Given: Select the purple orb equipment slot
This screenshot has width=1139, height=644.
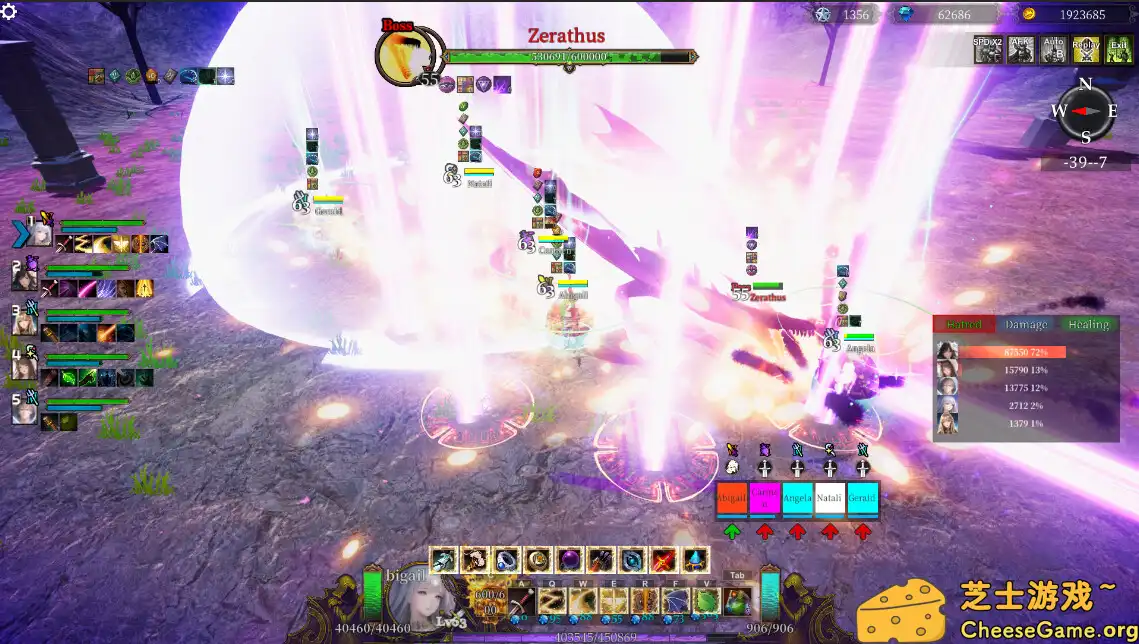Looking at the screenshot, I should pos(571,560).
